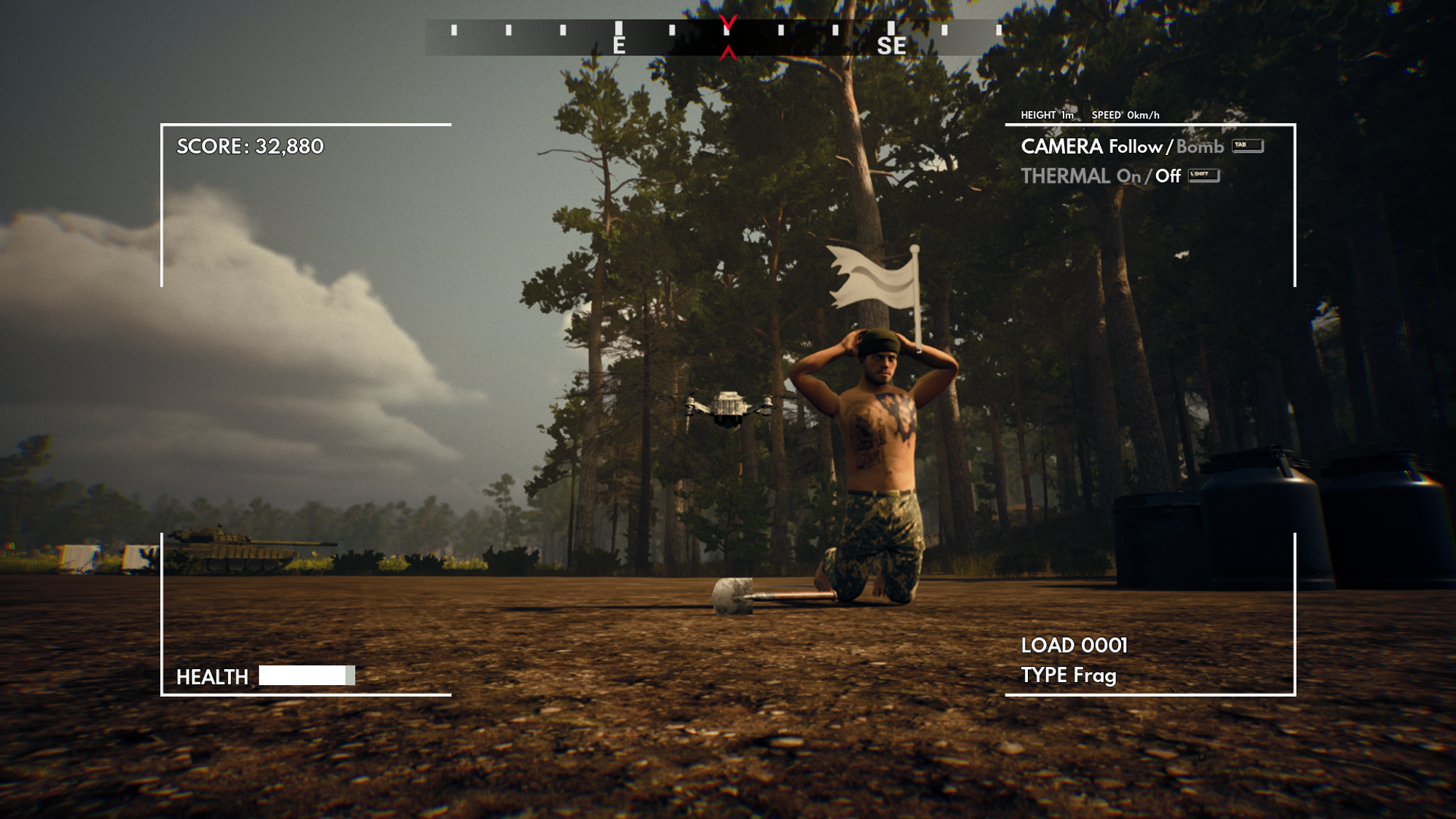Click the SPEED 0km/h indicator

tap(1125, 114)
